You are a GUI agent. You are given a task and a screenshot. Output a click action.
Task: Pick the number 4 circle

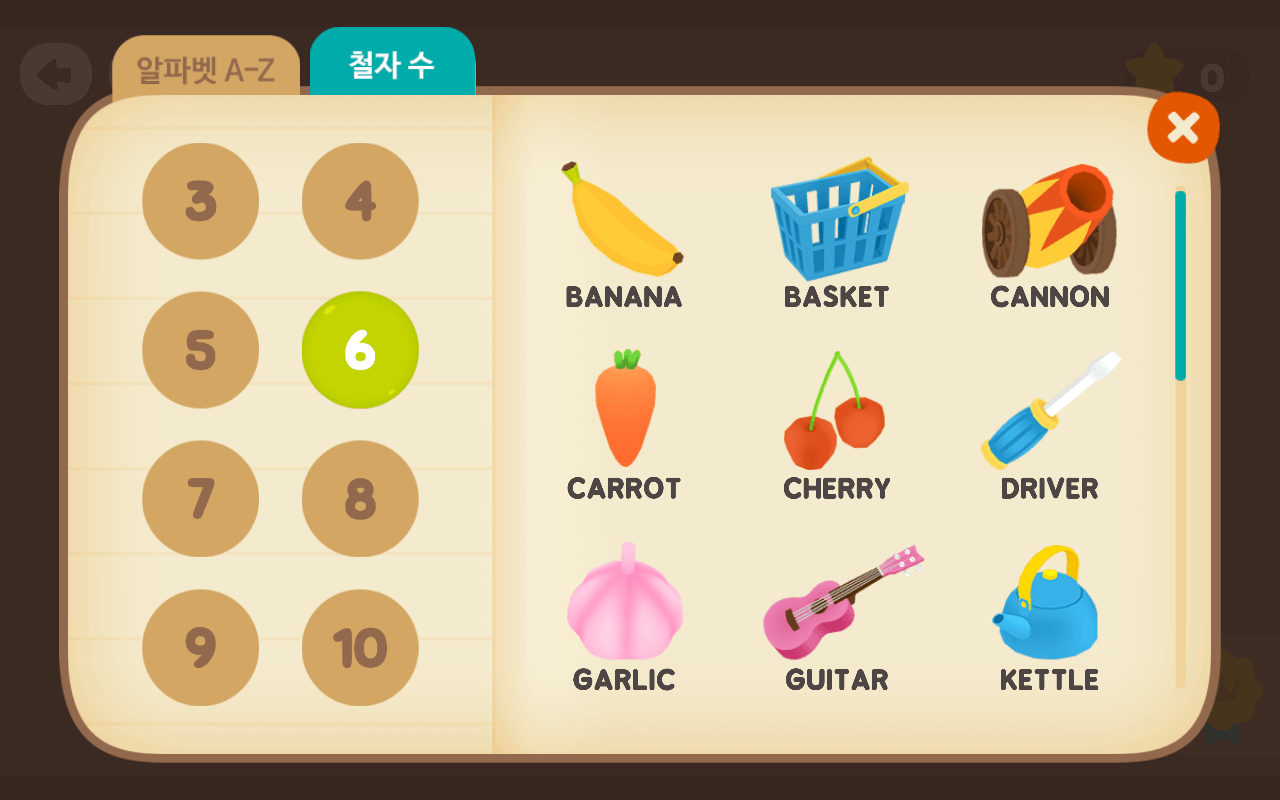(x=360, y=201)
